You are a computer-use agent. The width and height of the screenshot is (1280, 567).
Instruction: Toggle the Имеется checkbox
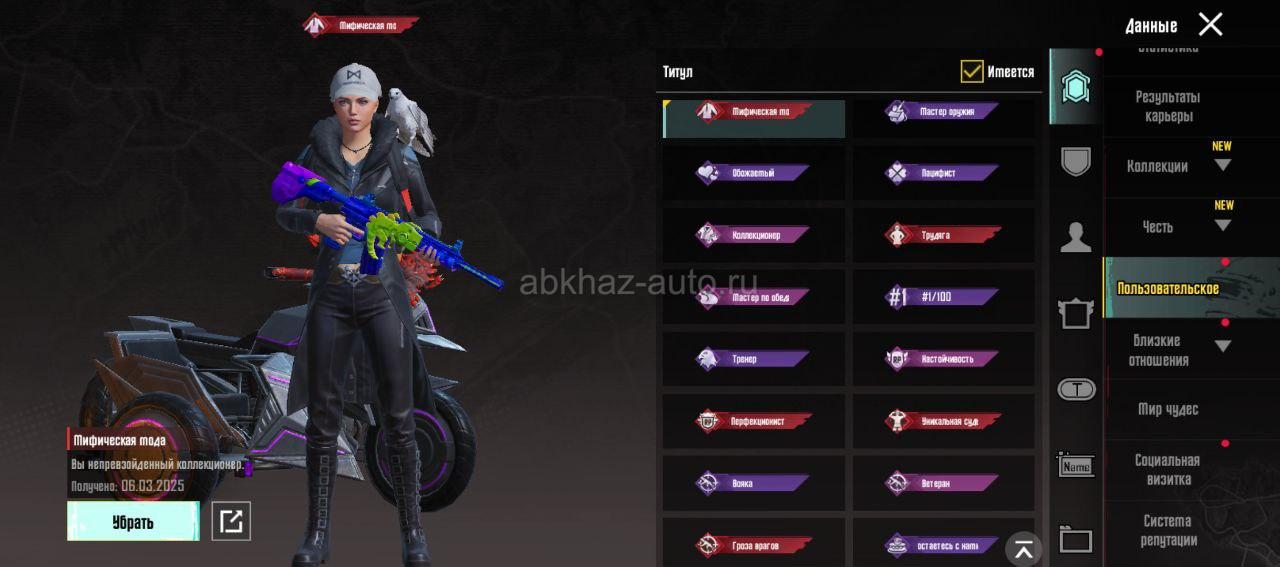tap(971, 71)
